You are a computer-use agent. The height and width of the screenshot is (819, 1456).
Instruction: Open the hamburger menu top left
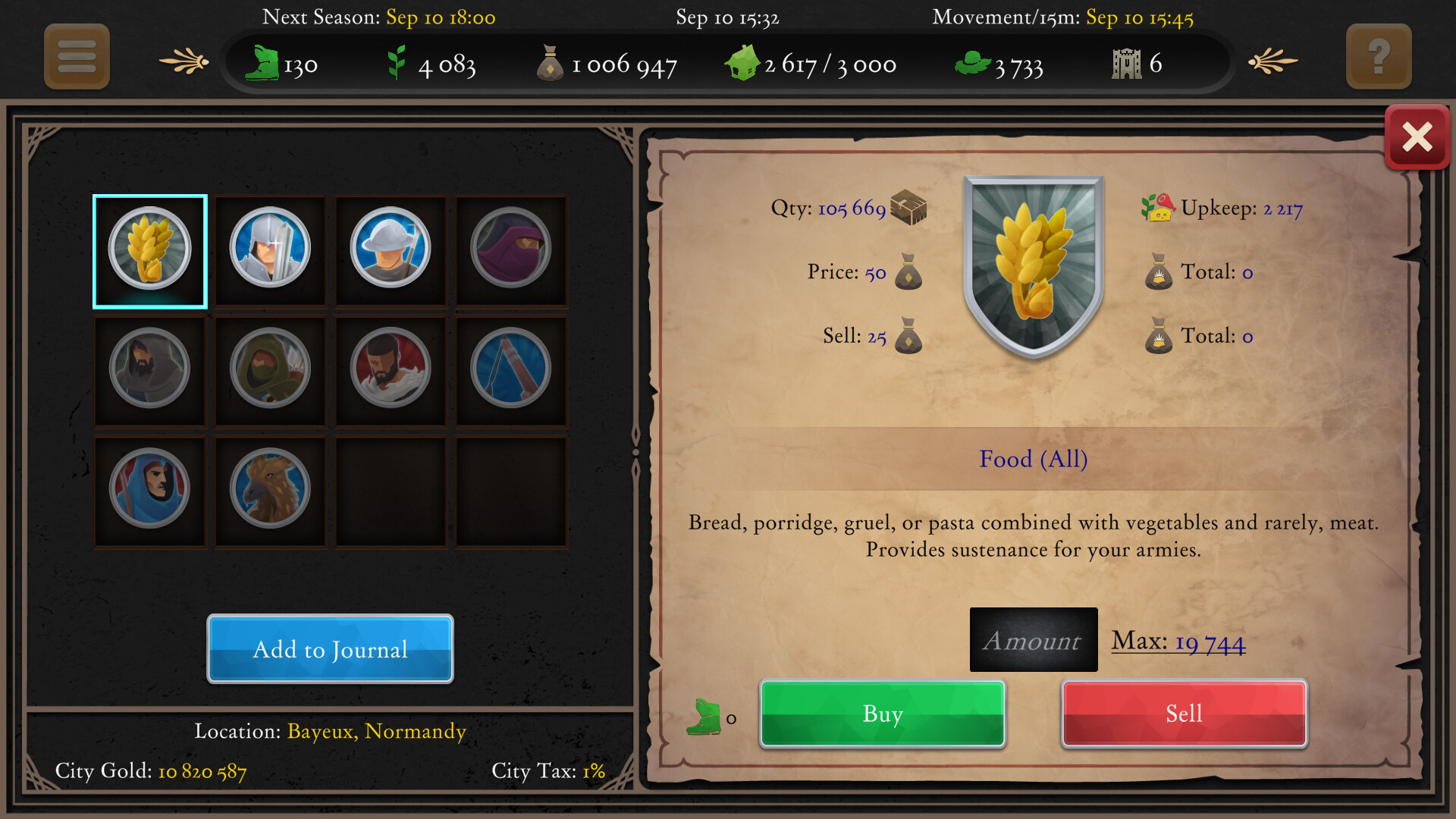point(76,57)
